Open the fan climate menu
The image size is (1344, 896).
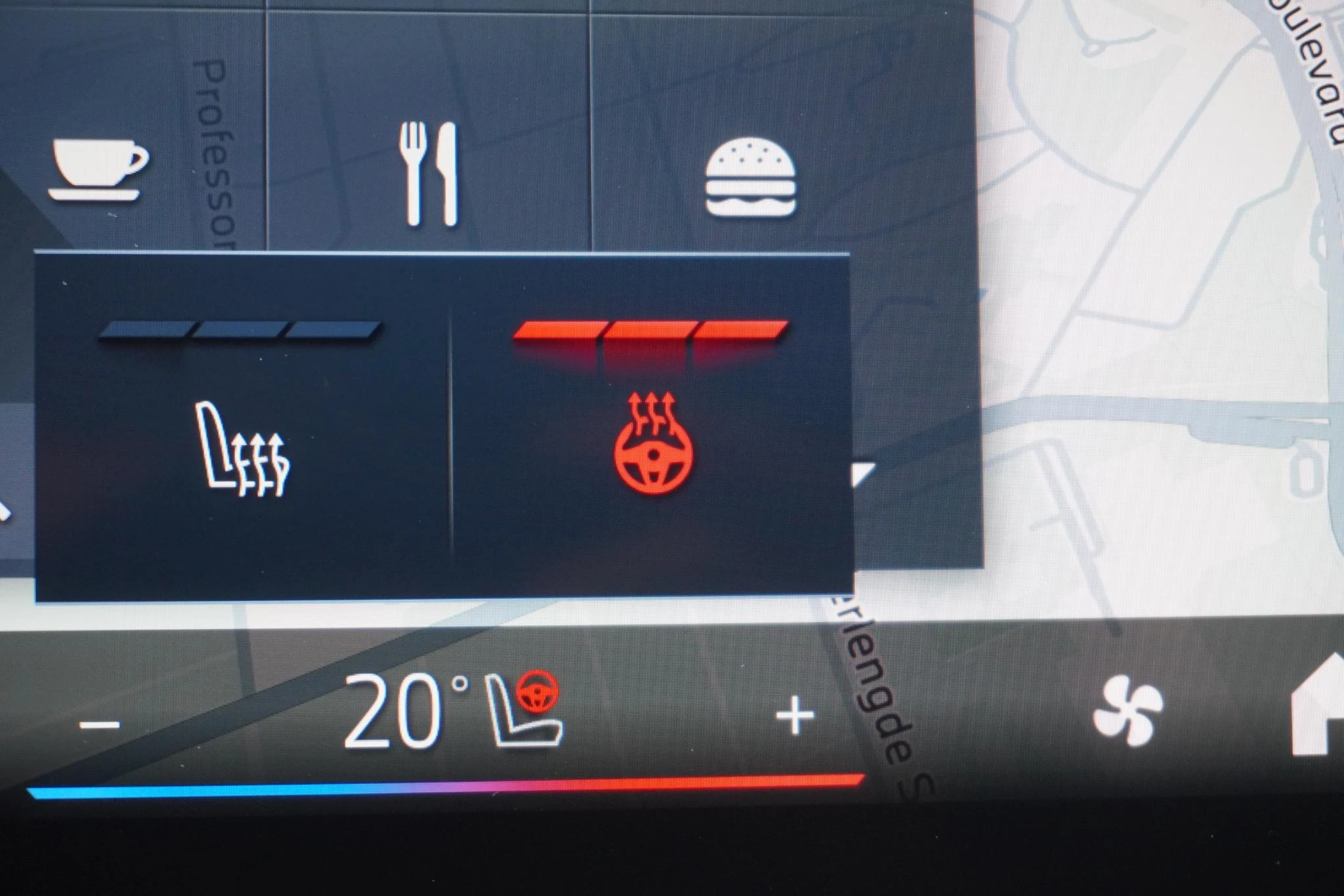coord(1127,711)
